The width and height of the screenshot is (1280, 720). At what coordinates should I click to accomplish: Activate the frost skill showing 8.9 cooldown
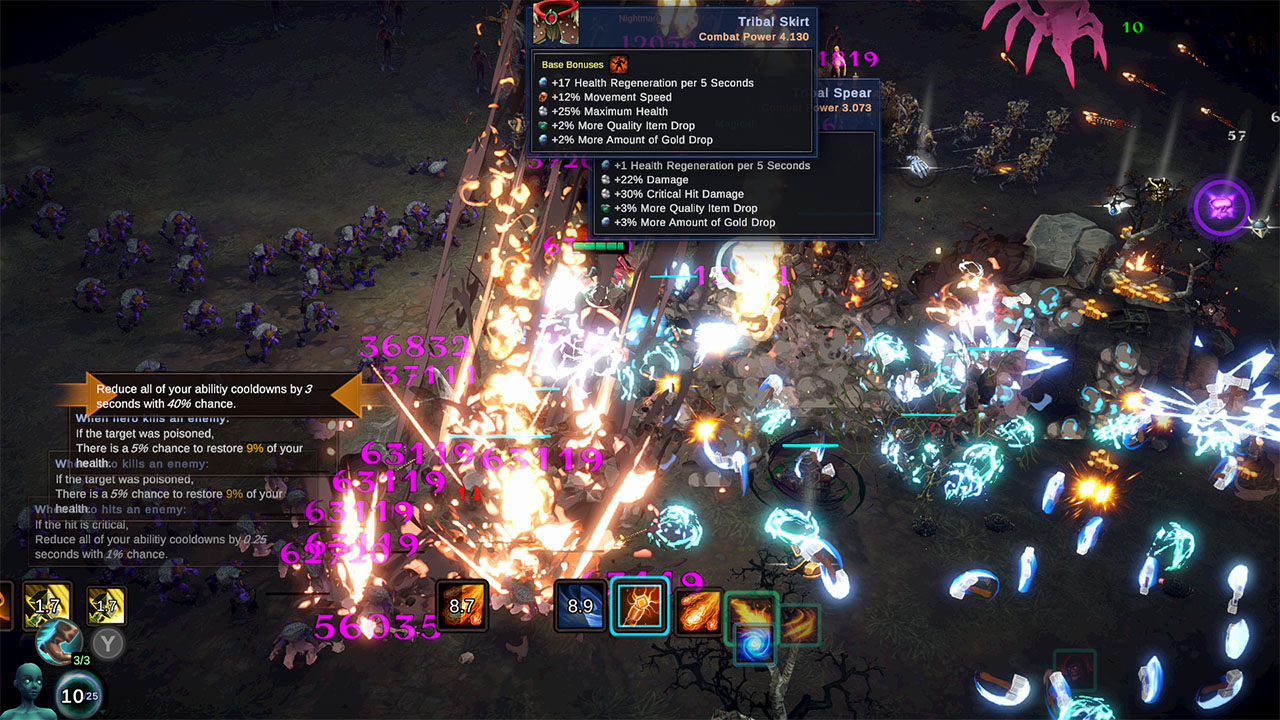[581, 604]
